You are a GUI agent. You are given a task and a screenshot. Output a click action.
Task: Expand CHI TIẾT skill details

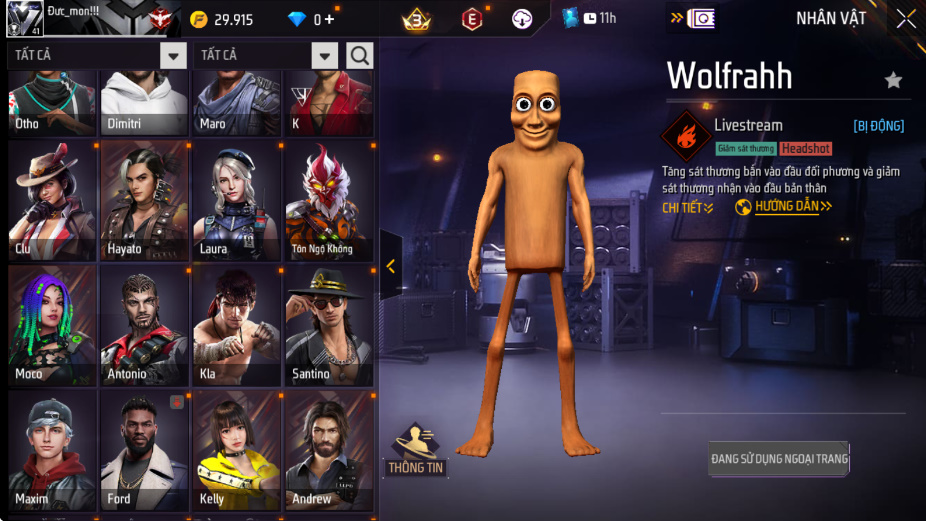pyautogui.click(x=688, y=207)
